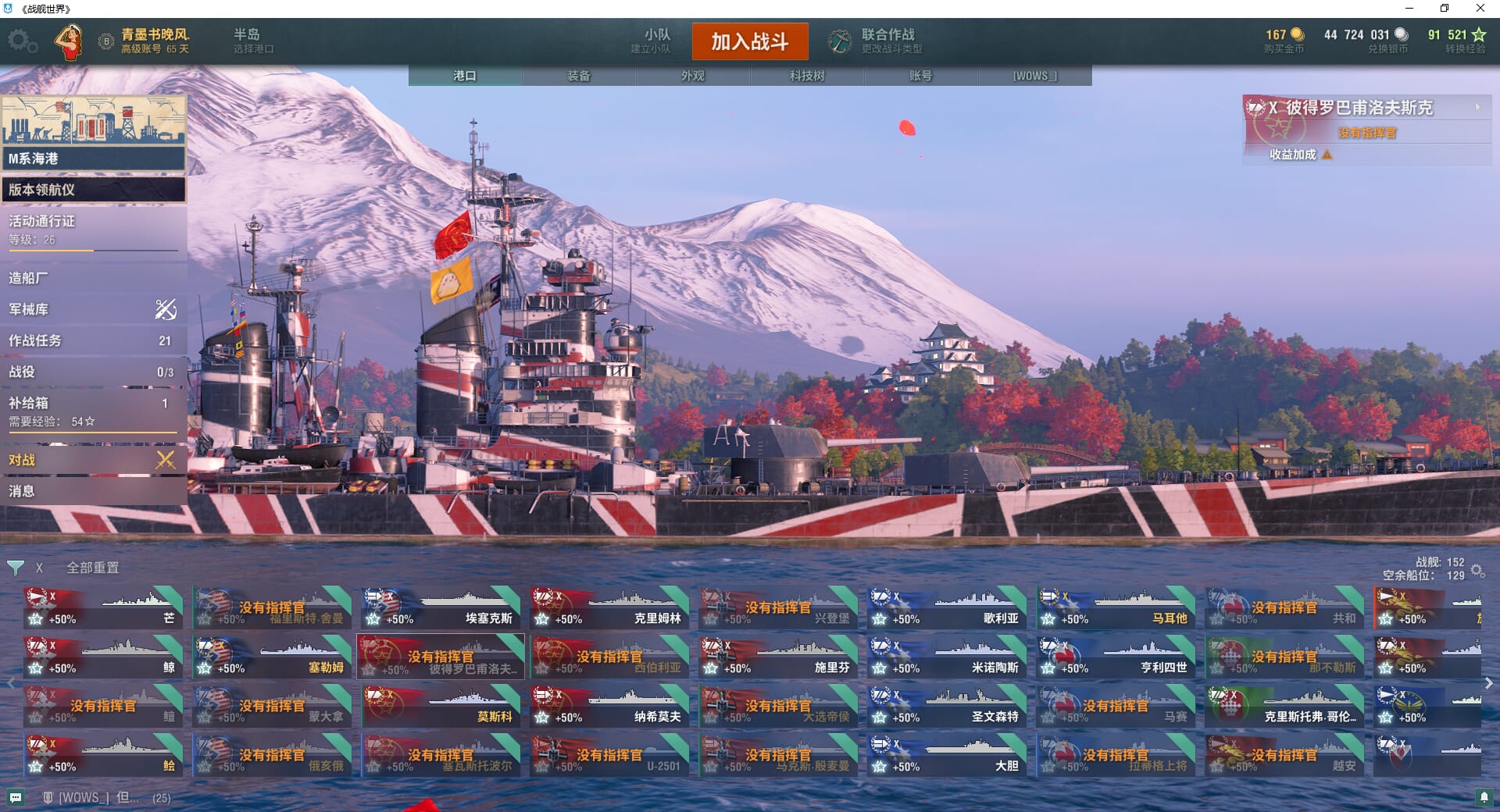
Task: Switch to the 外观 tab
Action: (692, 76)
